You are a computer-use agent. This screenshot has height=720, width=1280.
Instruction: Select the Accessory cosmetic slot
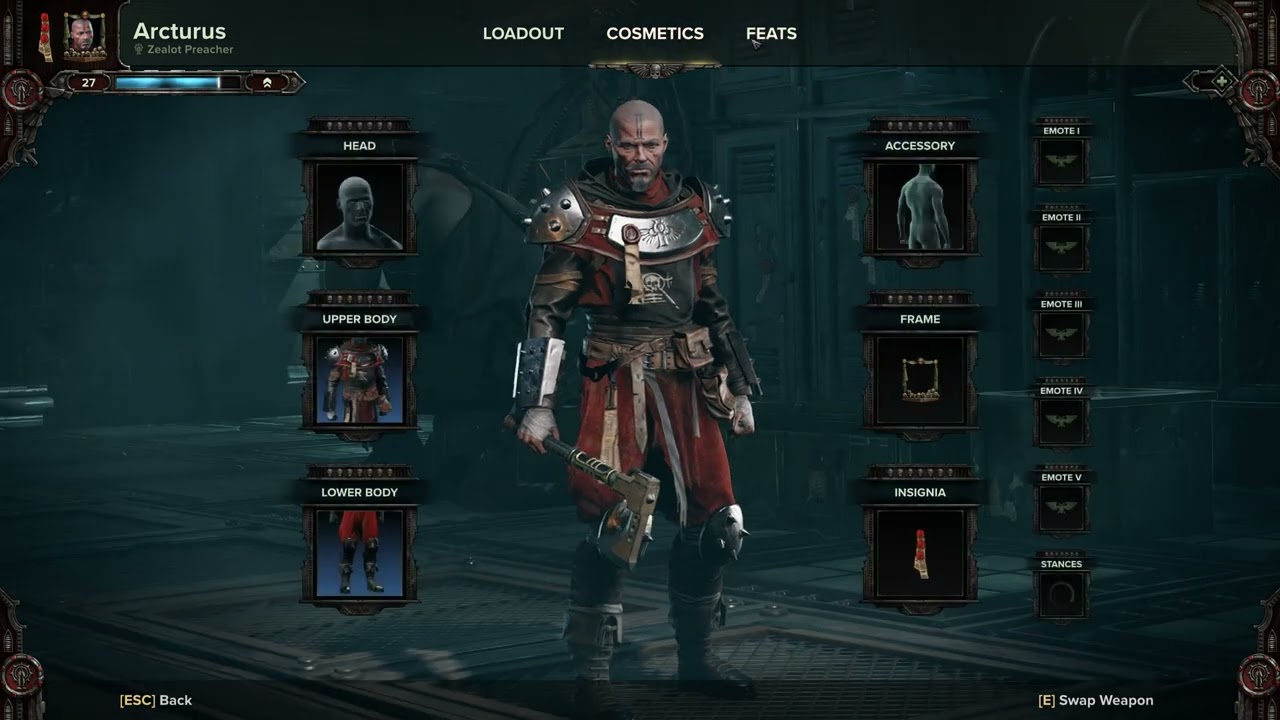point(920,207)
